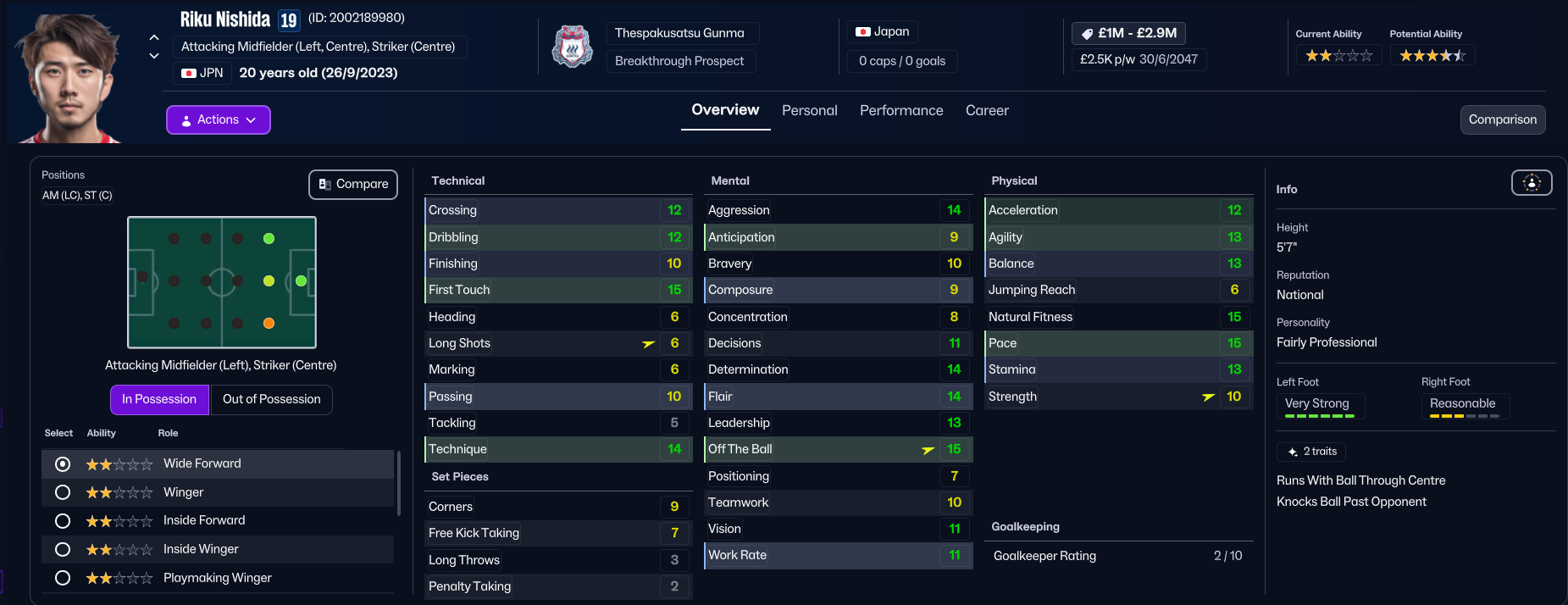Click the Info panel icon button
This screenshot has width=1568, height=605.
click(1532, 183)
